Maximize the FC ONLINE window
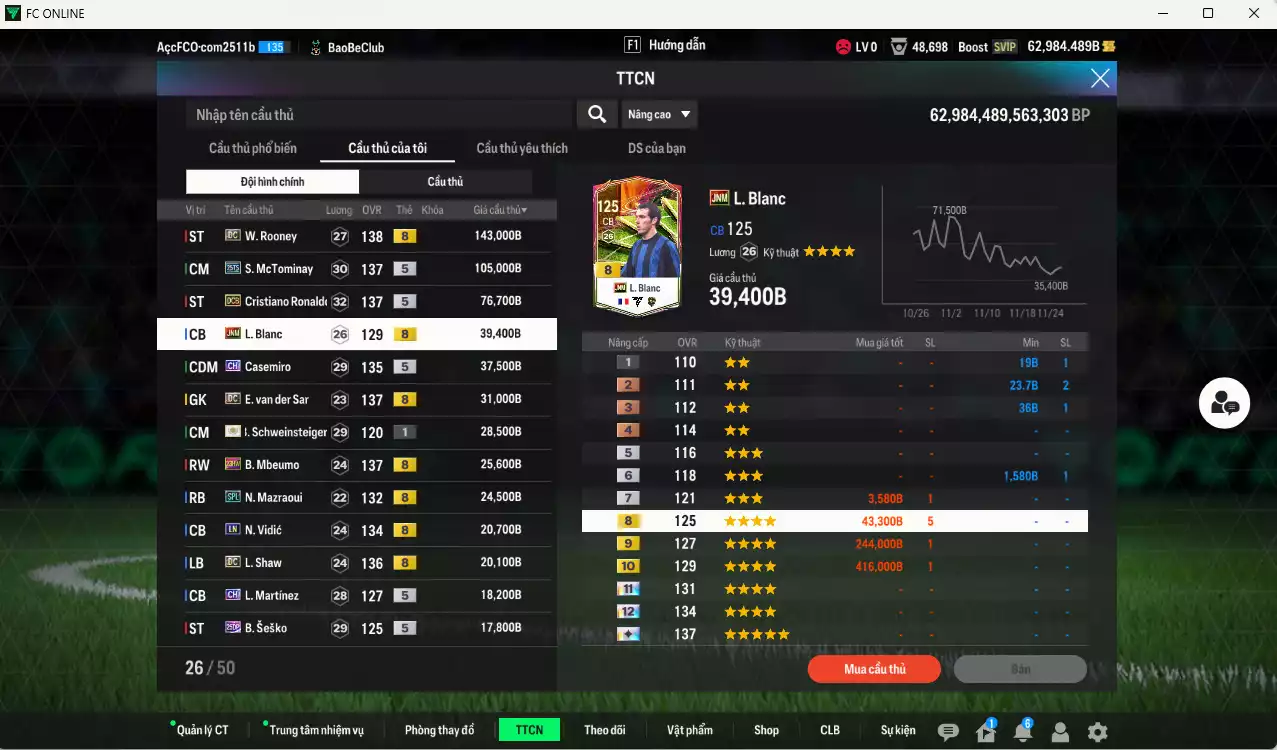Viewport: 1277px width, 750px height. (x=1208, y=13)
